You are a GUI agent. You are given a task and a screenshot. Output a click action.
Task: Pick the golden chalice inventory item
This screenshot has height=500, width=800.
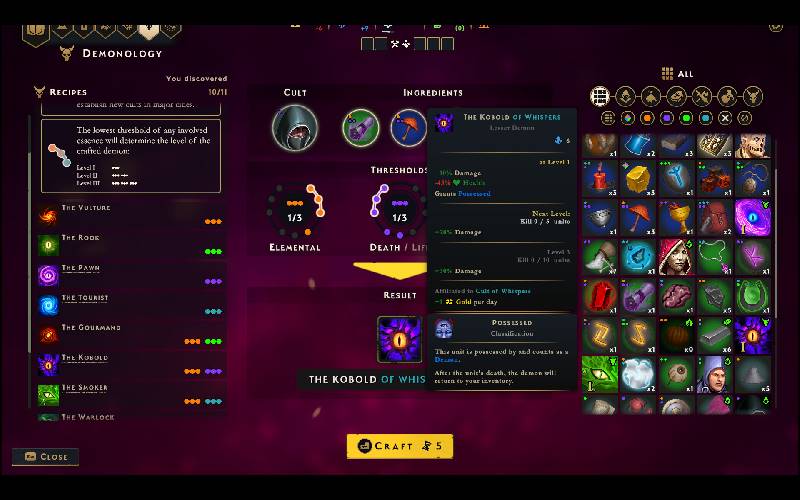[x=676, y=217]
